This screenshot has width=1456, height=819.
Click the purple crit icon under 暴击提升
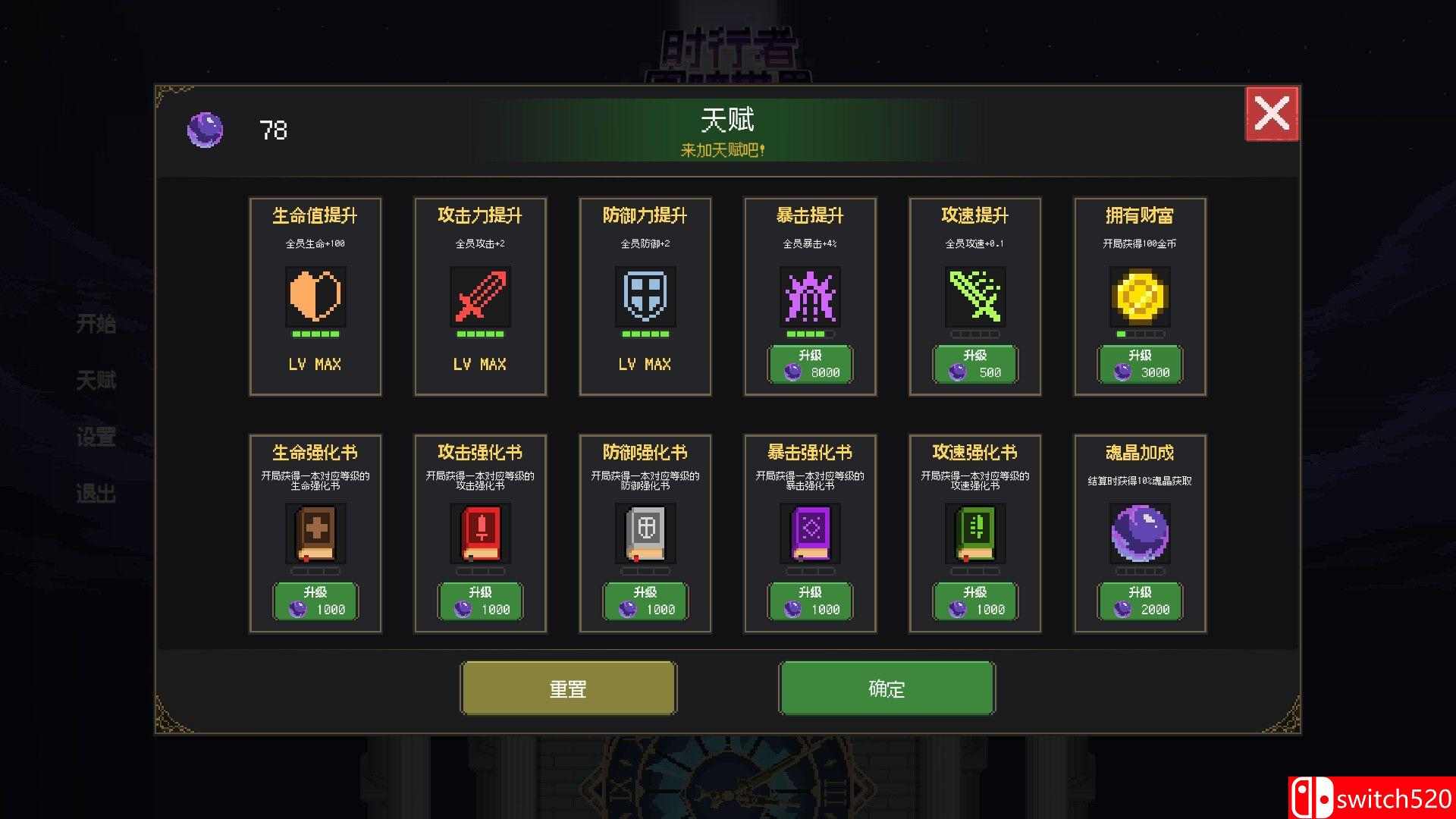click(810, 297)
